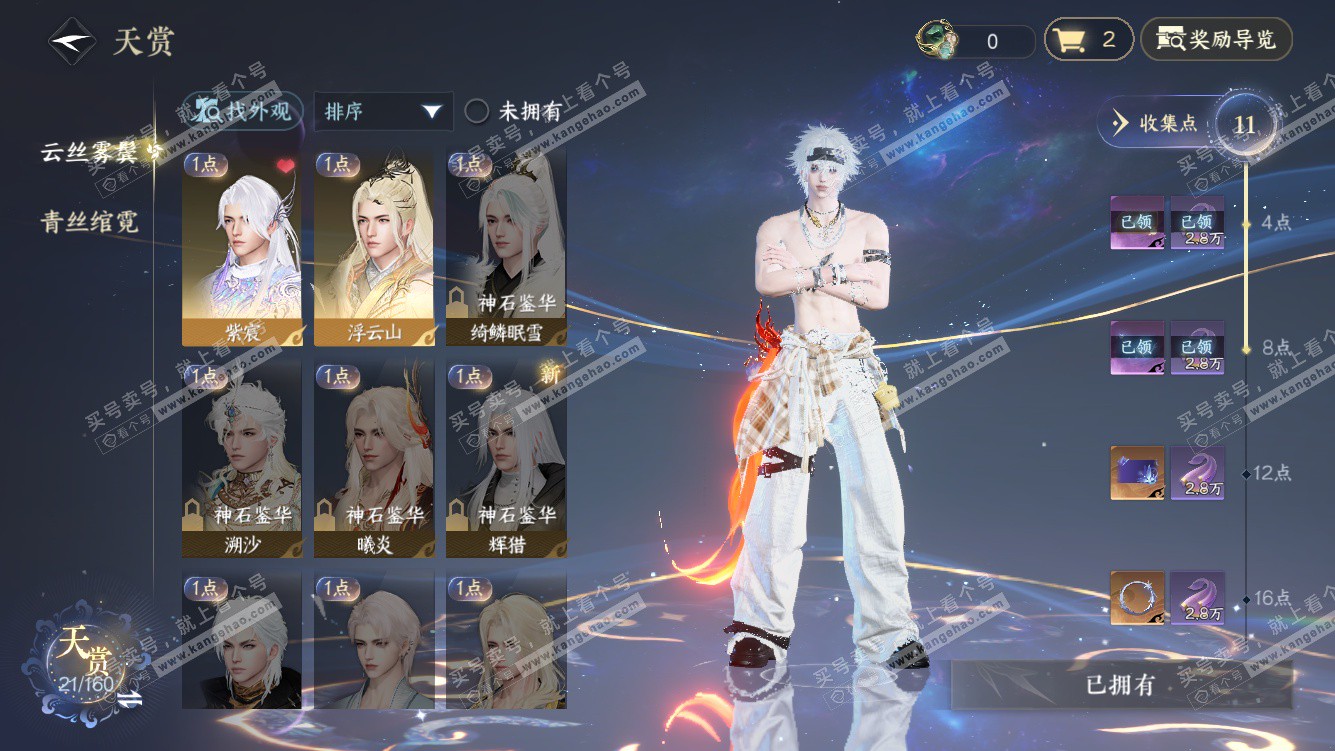Viewport: 1335px width, 751px height.
Task: Click the 已拥有 owned button
Action: [1120, 685]
